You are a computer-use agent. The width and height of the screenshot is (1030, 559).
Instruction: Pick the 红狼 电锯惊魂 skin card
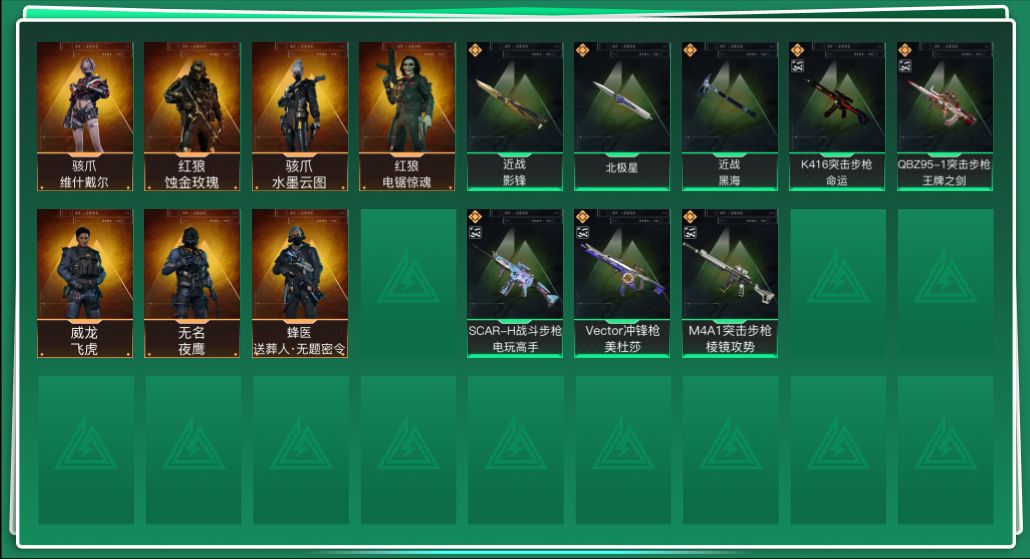pyautogui.click(x=407, y=116)
